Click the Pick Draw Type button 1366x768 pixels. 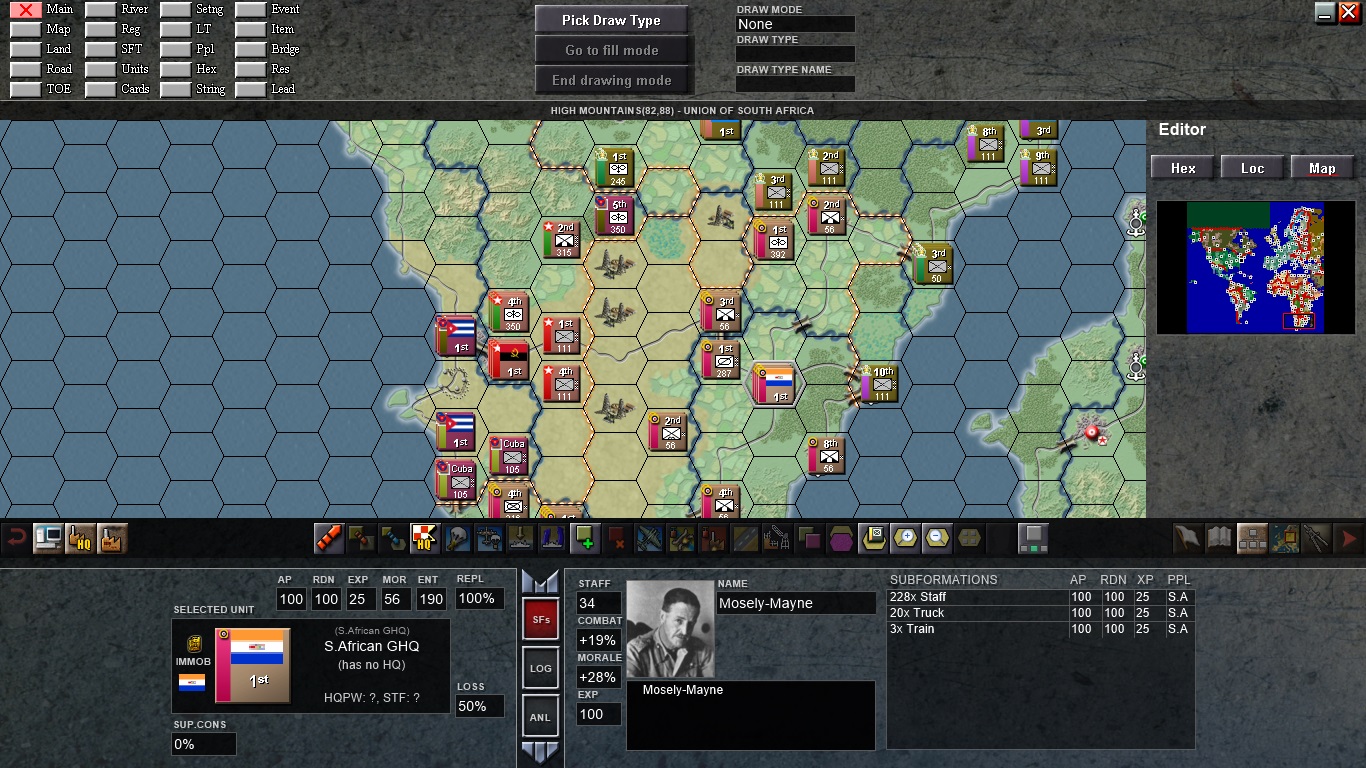tap(612, 19)
